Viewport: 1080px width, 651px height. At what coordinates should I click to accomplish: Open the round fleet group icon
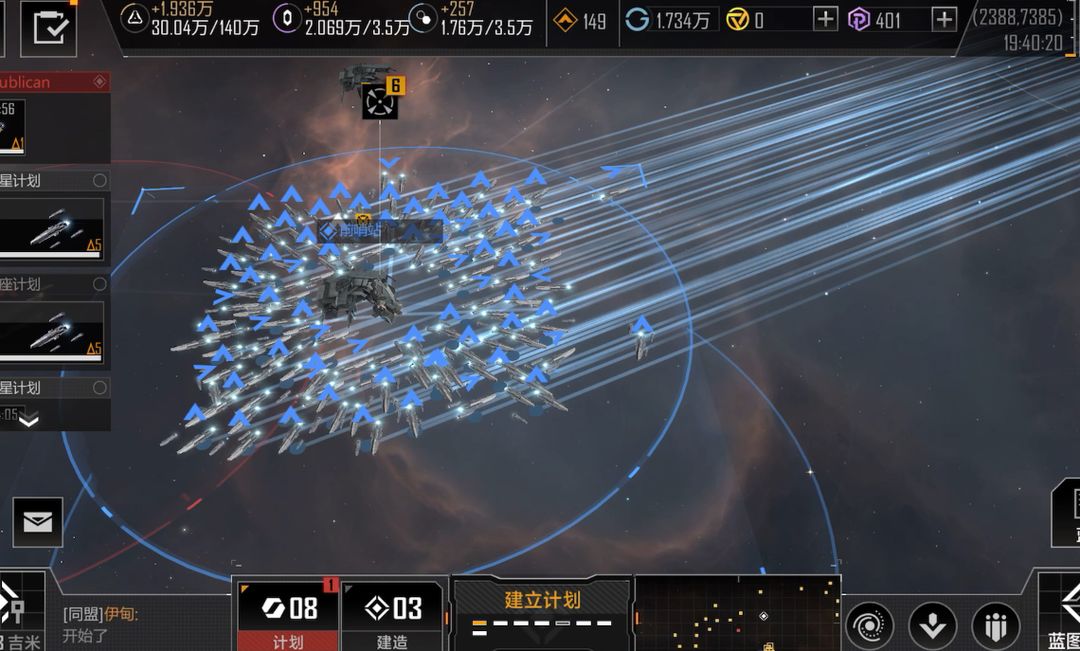(x=995, y=626)
